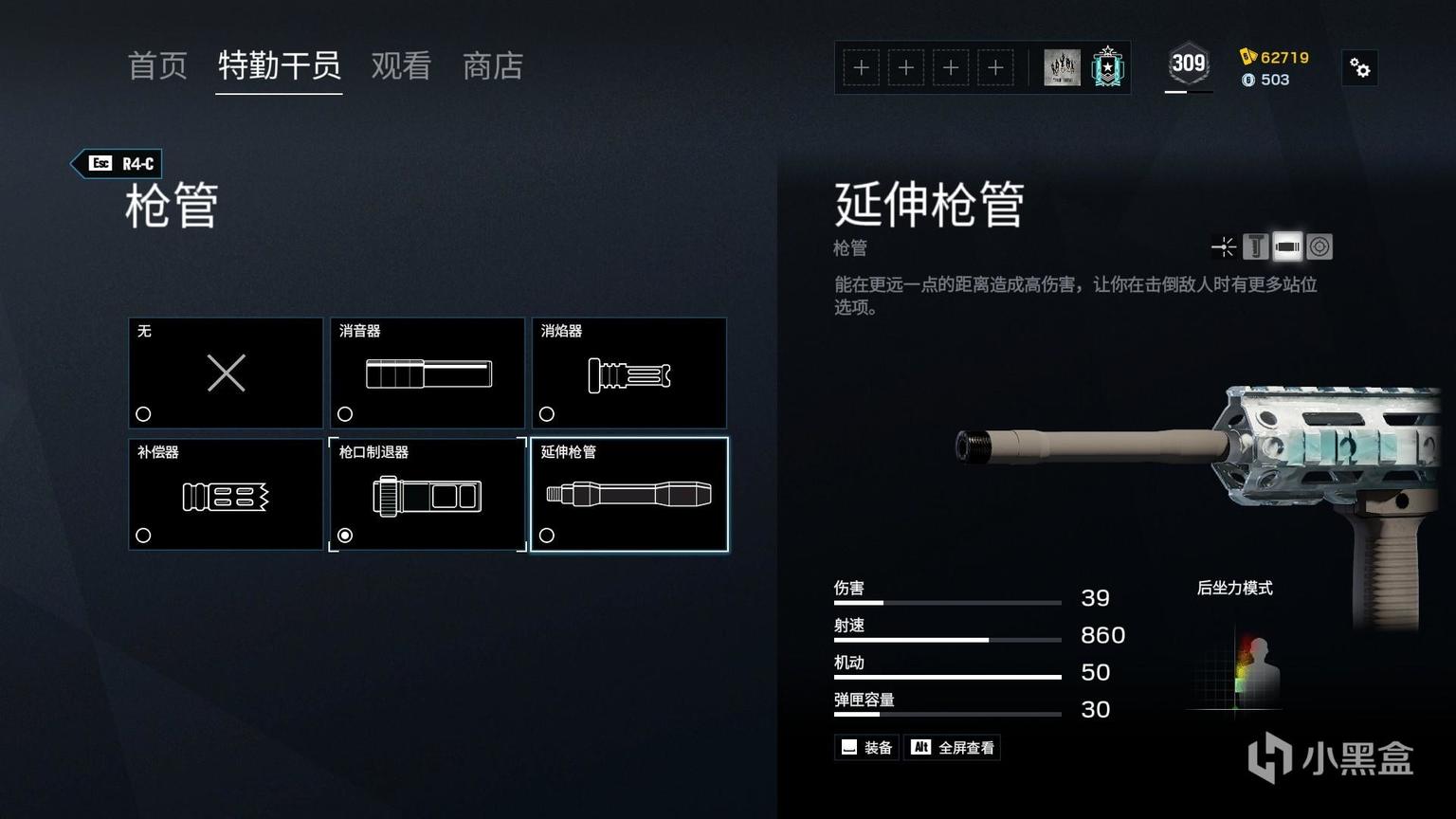Open 全屏查看 fullscreen view
1456x819 pixels.
pos(953,748)
